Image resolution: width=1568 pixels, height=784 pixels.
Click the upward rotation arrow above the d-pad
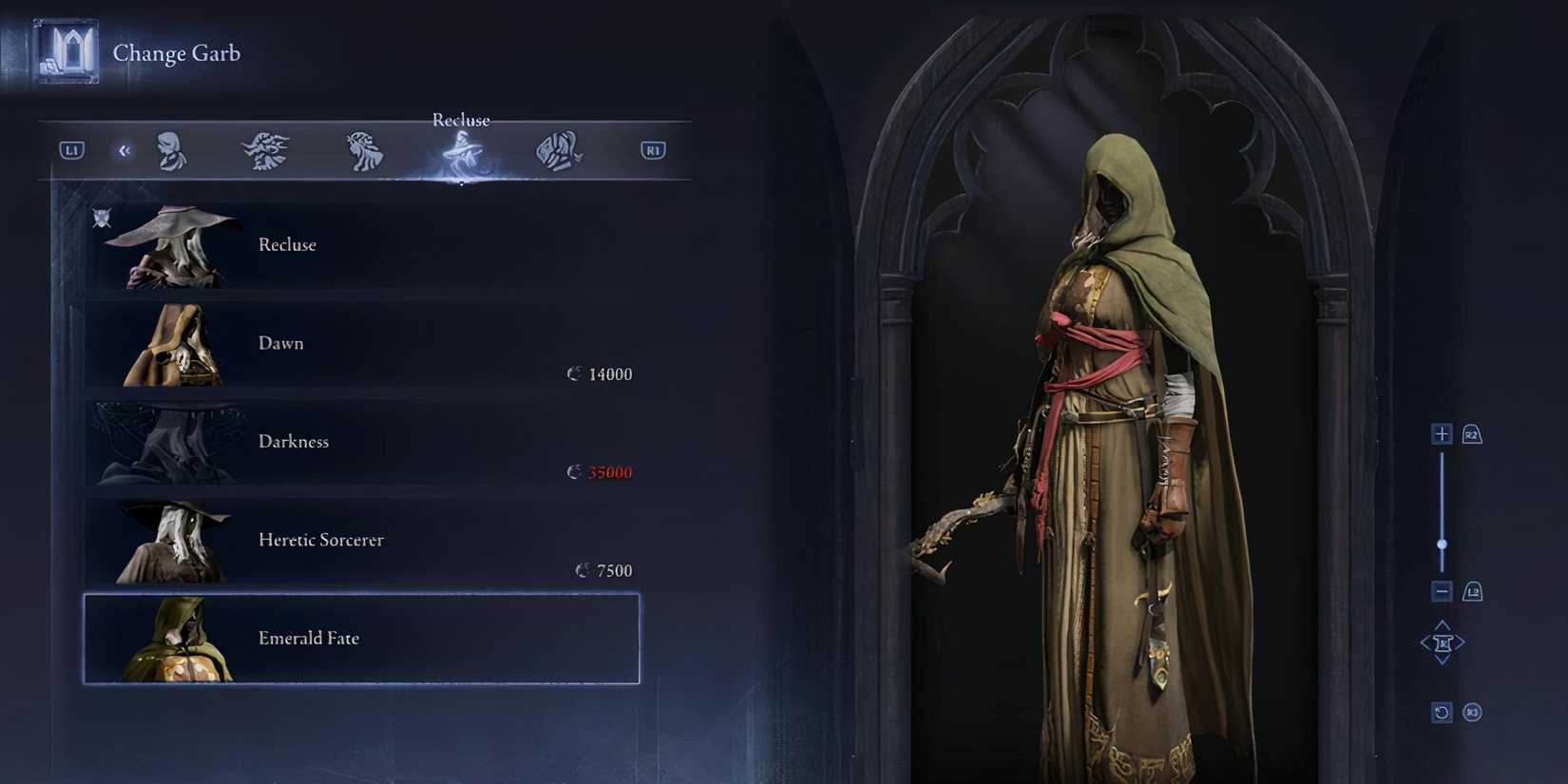(x=1443, y=623)
